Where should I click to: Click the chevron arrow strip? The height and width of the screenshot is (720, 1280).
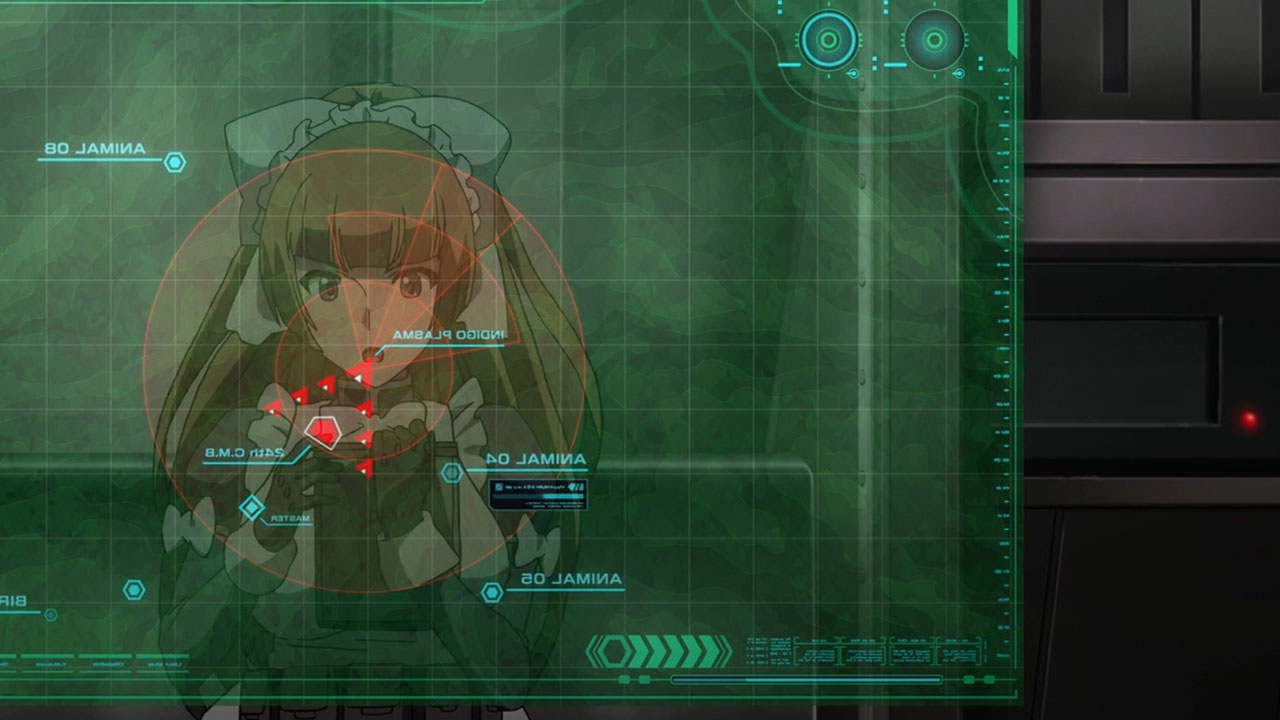coord(659,651)
